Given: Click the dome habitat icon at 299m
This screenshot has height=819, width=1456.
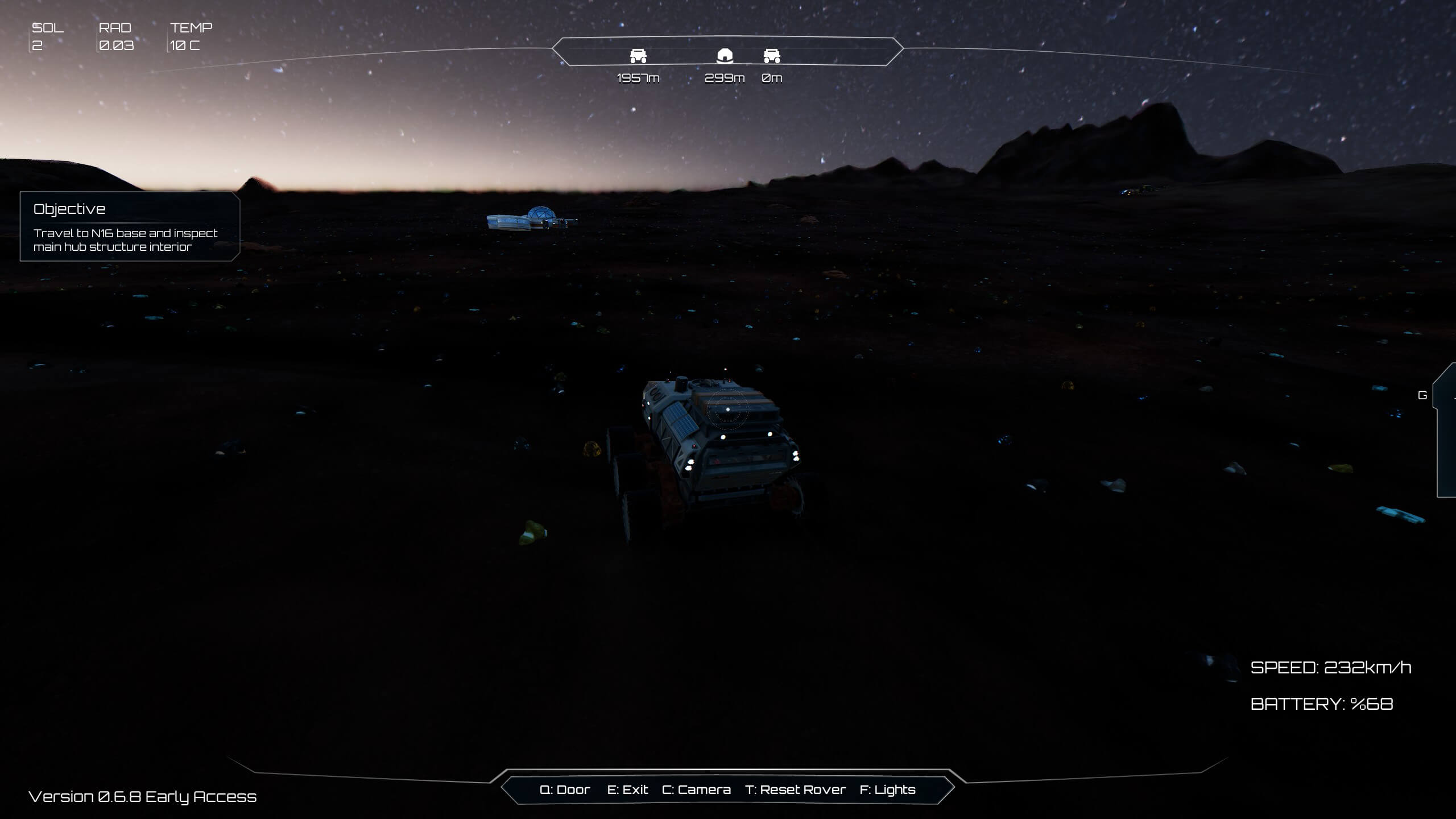Looking at the screenshot, I should click(x=725, y=56).
